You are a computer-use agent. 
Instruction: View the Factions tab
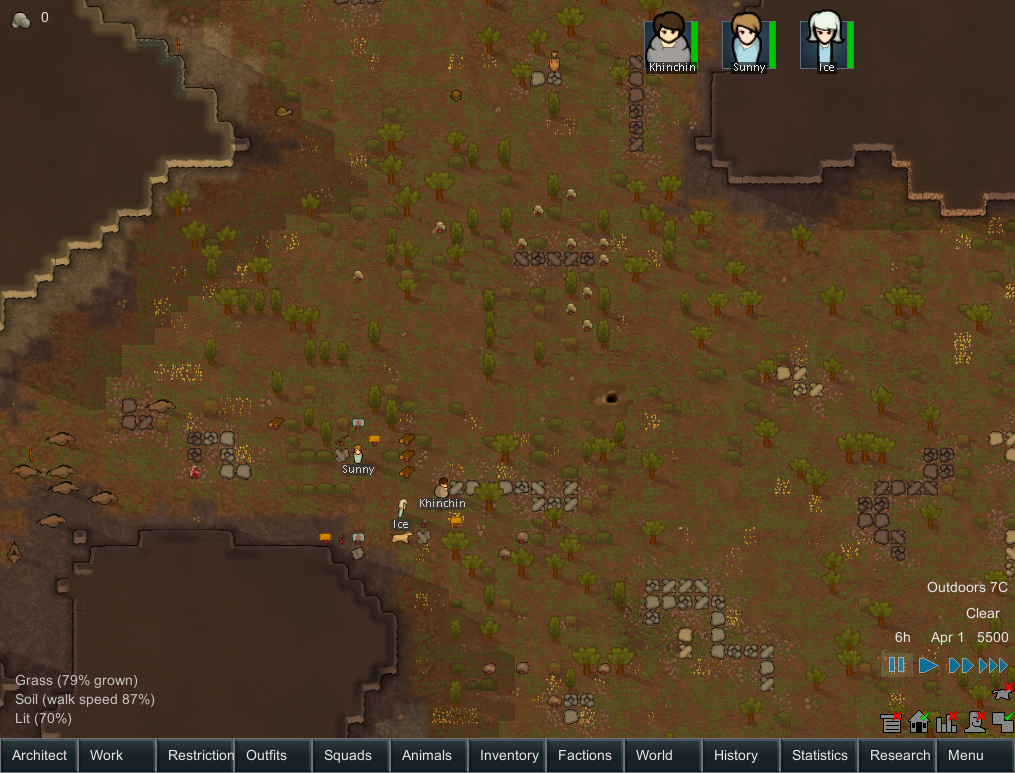585,756
